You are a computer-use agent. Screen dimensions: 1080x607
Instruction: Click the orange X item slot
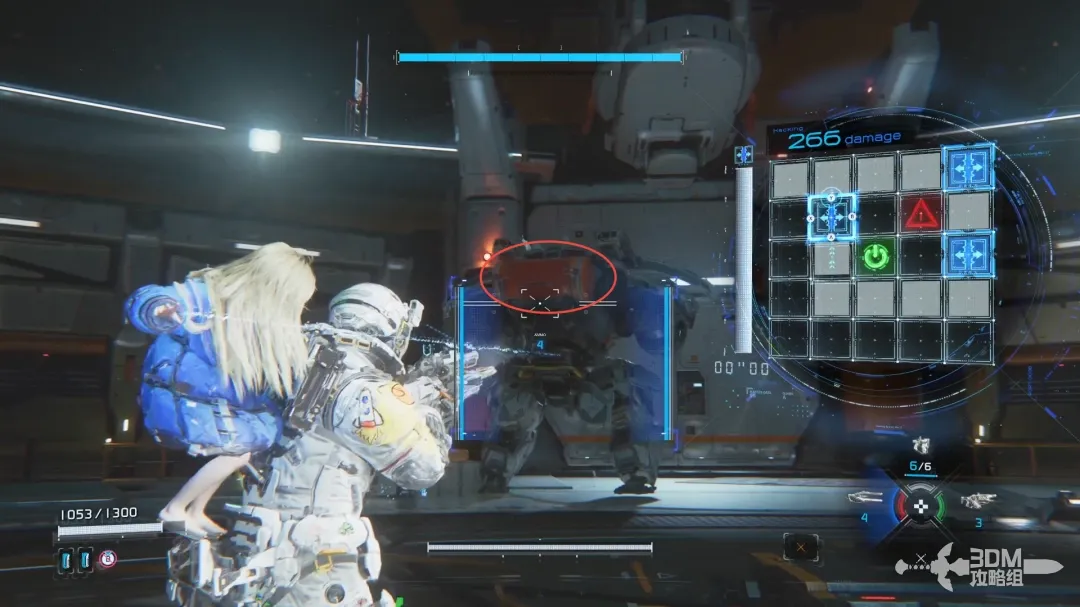(x=800, y=546)
